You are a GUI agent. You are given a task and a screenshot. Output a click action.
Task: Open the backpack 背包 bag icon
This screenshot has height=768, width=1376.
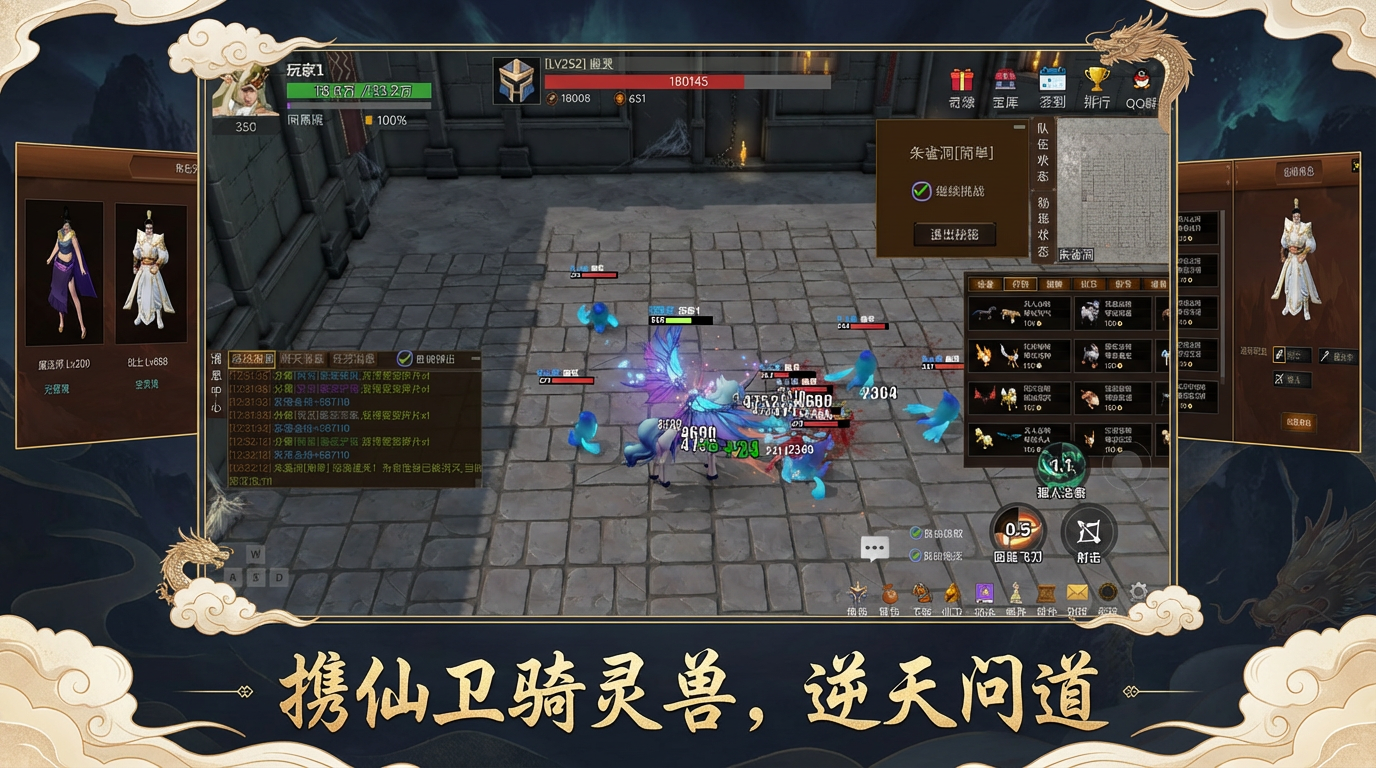point(890,593)
